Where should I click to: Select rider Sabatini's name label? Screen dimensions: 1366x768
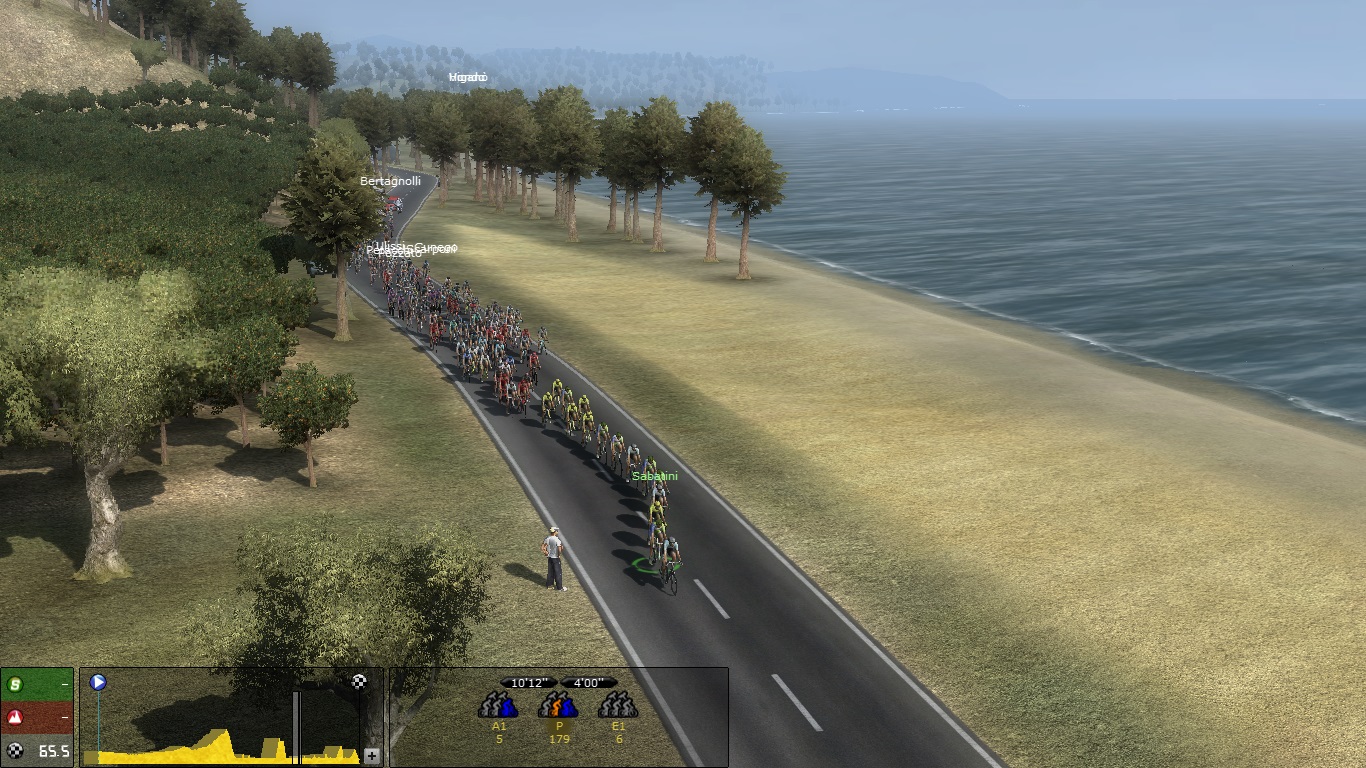(654, 476)
